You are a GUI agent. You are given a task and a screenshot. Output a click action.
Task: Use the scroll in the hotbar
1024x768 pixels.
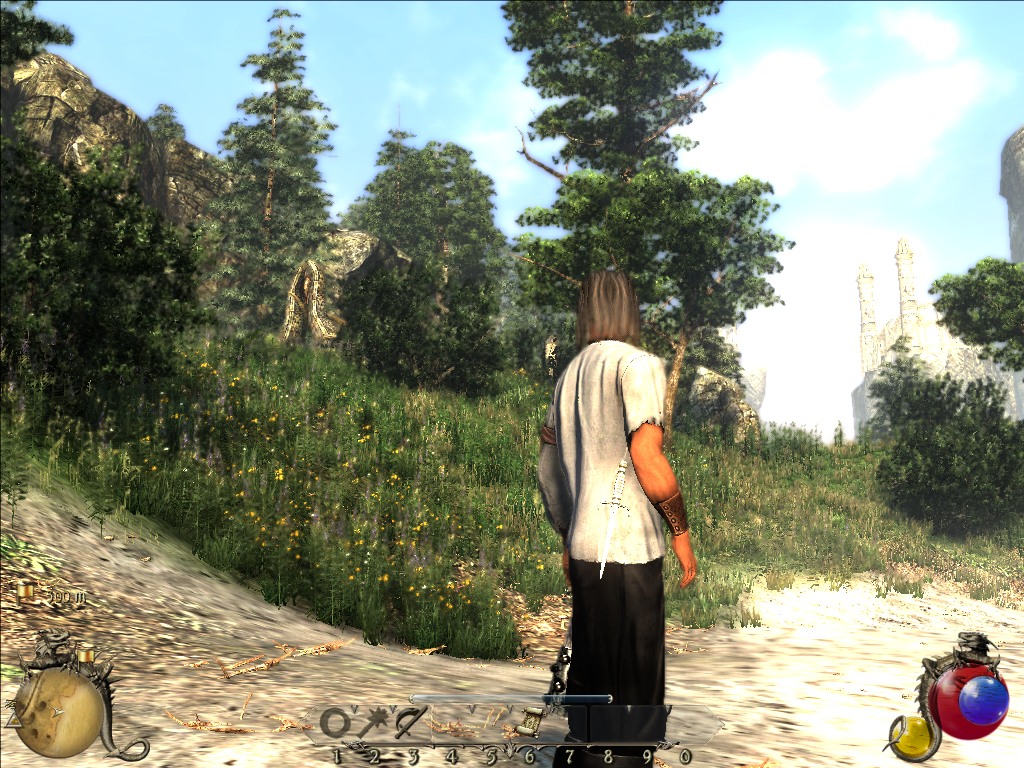[x=531, y=719]
